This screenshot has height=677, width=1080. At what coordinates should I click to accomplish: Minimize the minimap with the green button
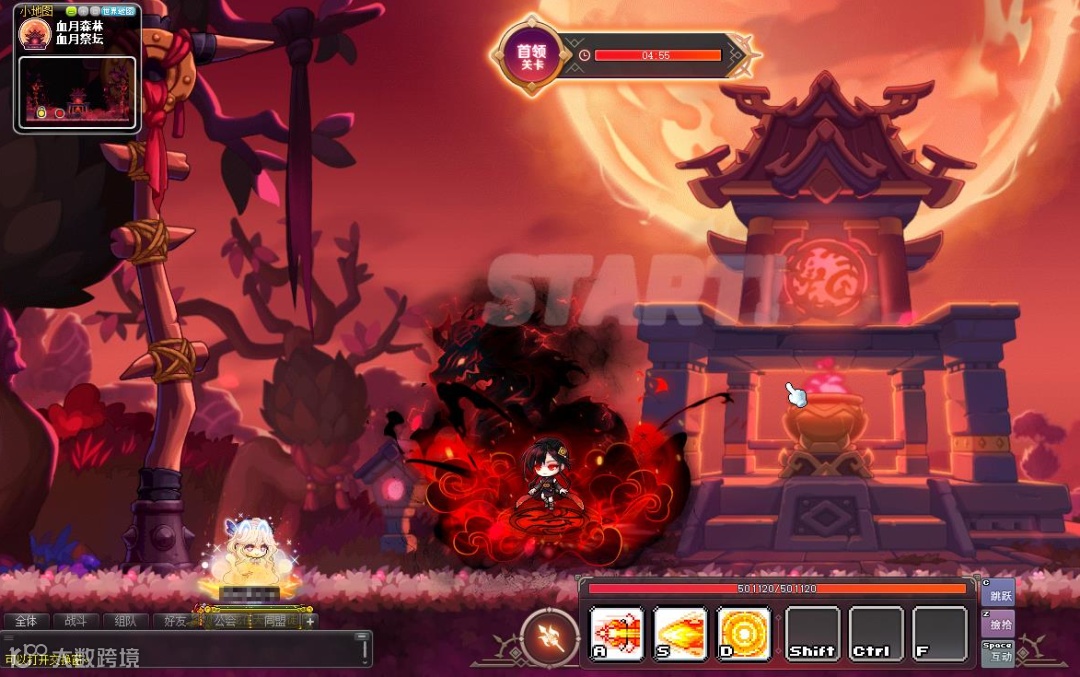click(72, 11)
